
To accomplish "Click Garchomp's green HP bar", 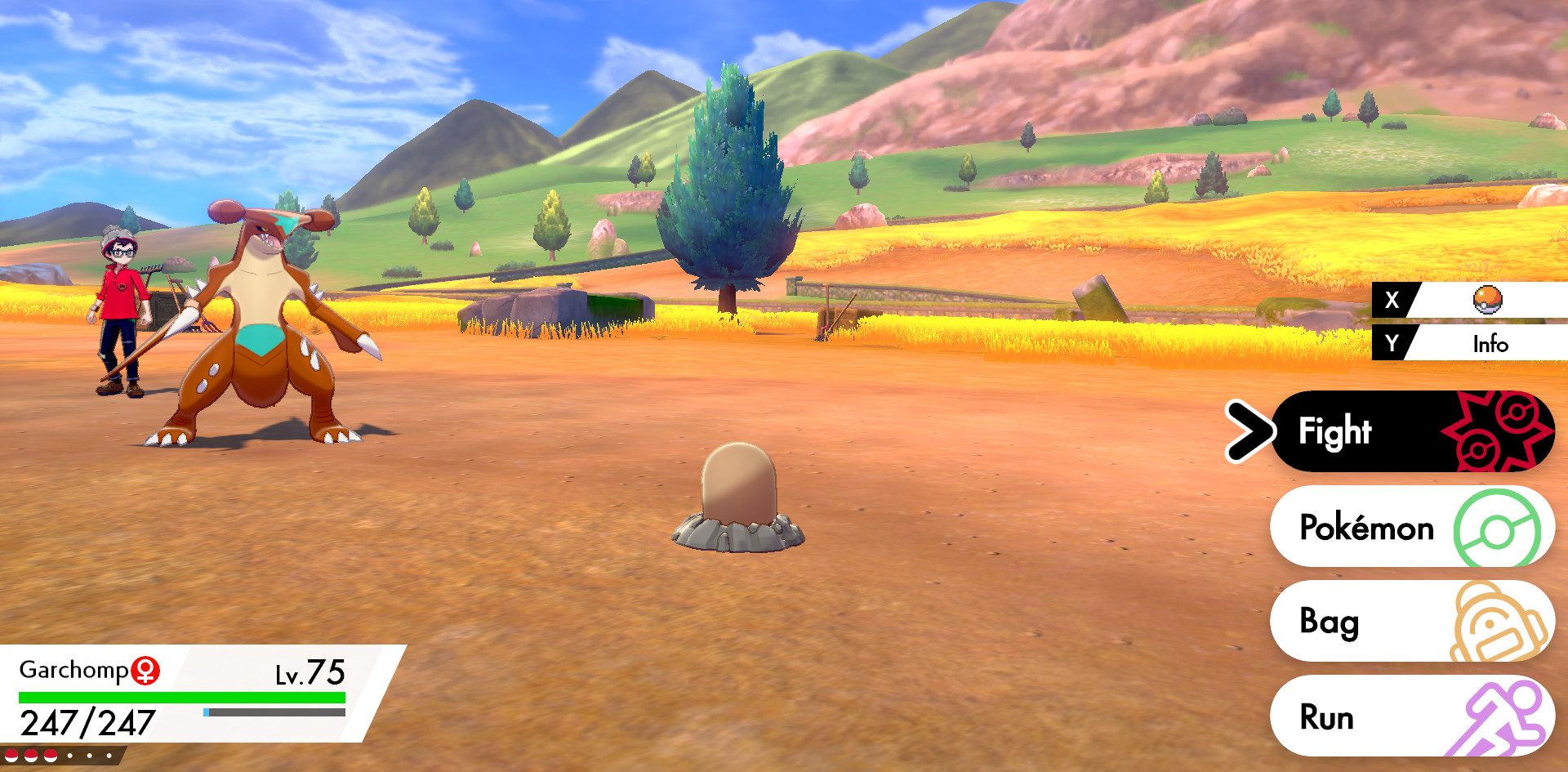I will 180,697.
